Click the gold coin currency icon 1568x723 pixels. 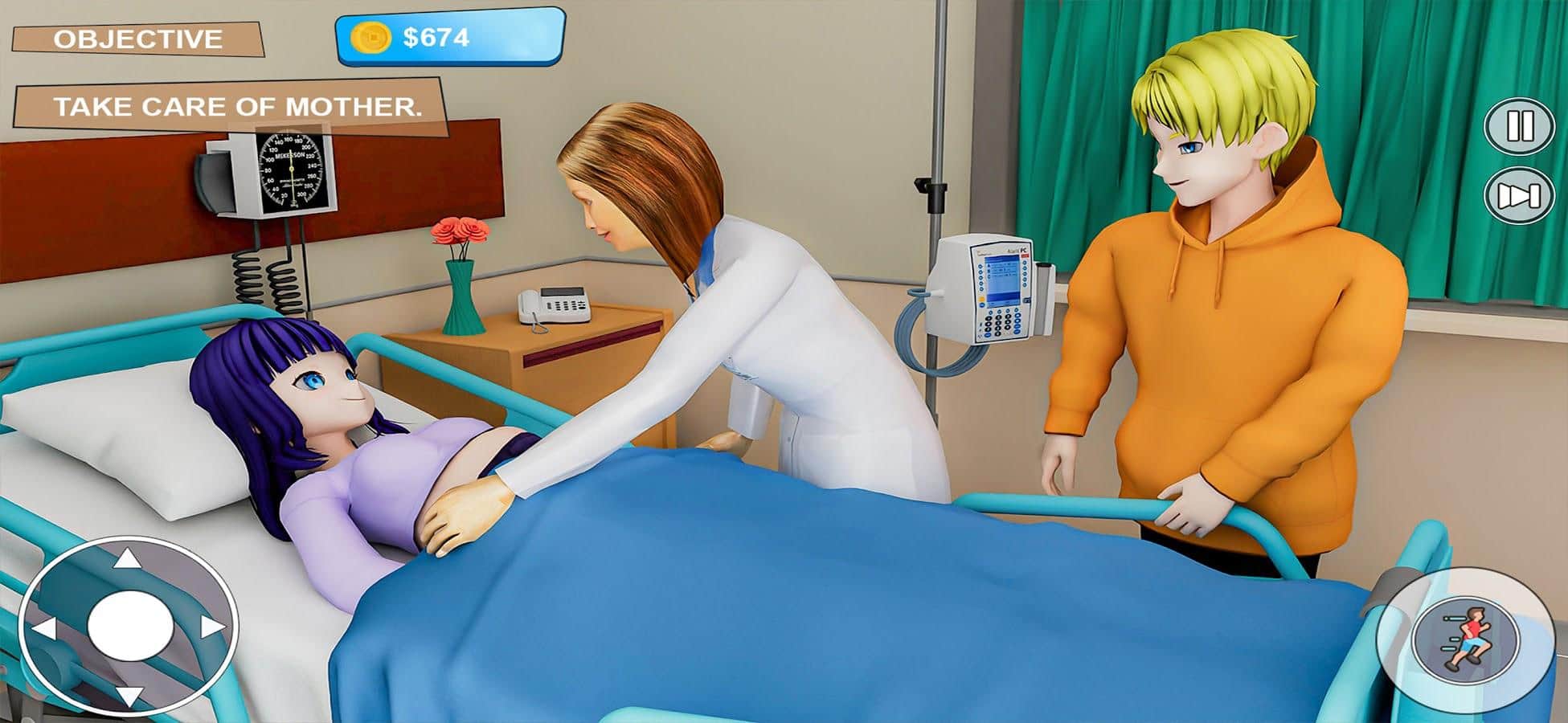tap(371, 37)
